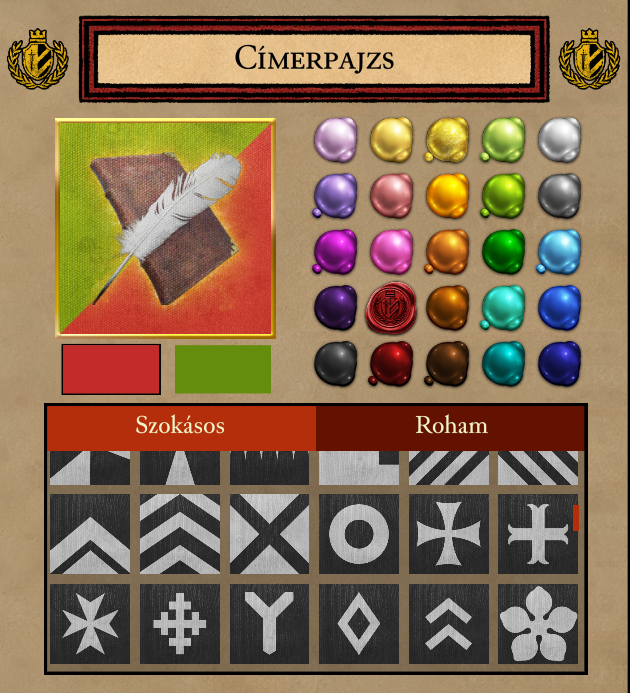The height and width of the screenshot is (693, 630).
Task: Click the book and feather shield preview
Action: tap(165, 228)
